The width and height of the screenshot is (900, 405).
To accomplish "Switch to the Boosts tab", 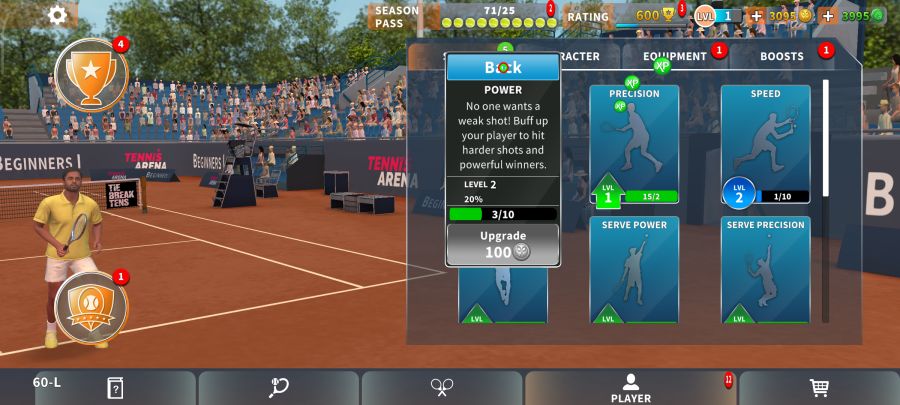I will click(782, 56).
